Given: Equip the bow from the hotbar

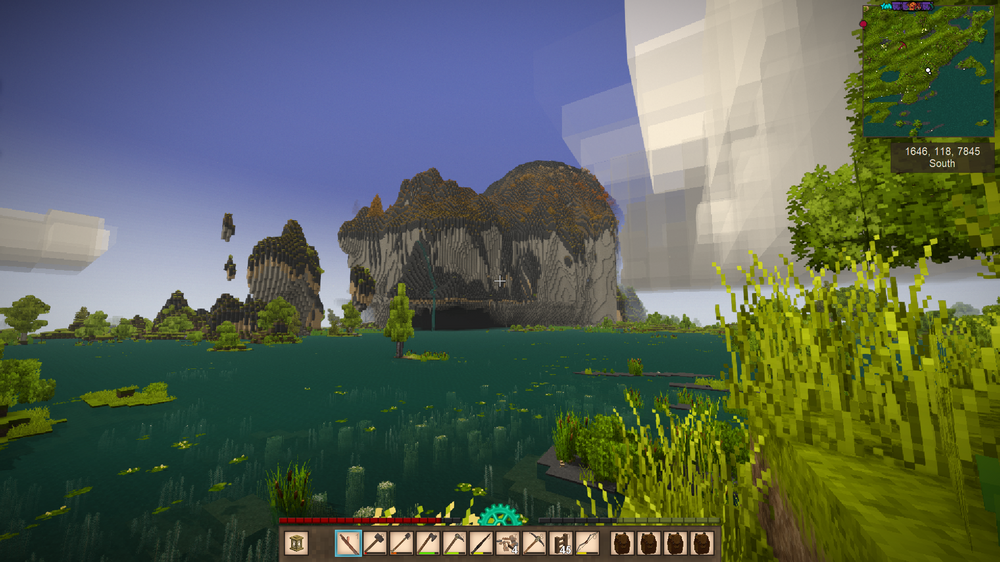Looking at the screenshot, I should (588, 543).
